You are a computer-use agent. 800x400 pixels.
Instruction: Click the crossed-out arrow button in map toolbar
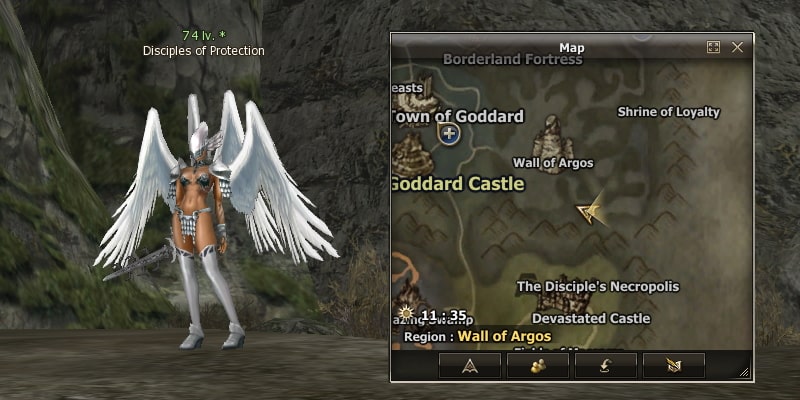(674, 366)
